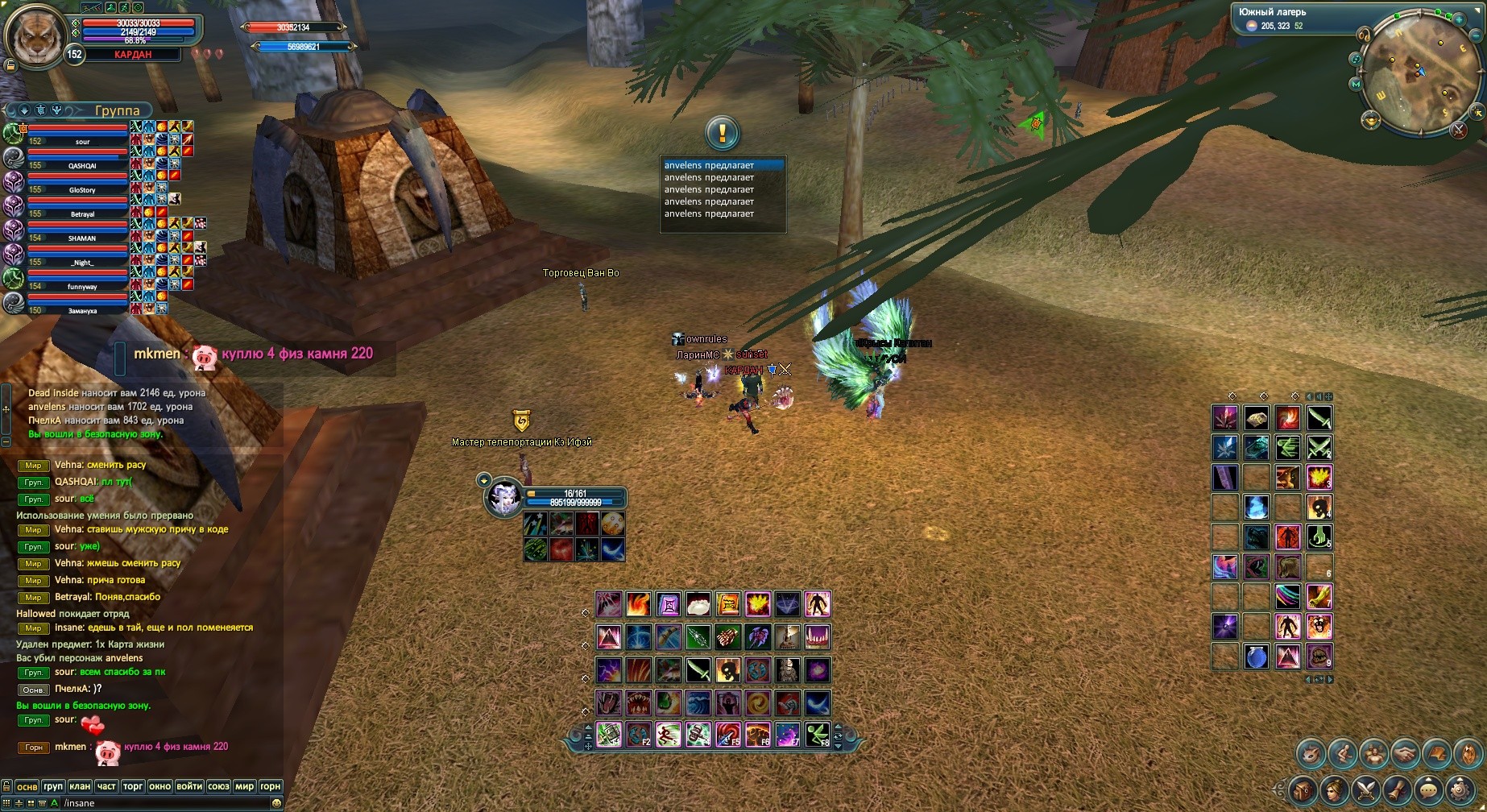The height and width of the screenshot is (812, 1487).
Task: Open the handshake friends menu icon
Action: [x=1406, y=754]
